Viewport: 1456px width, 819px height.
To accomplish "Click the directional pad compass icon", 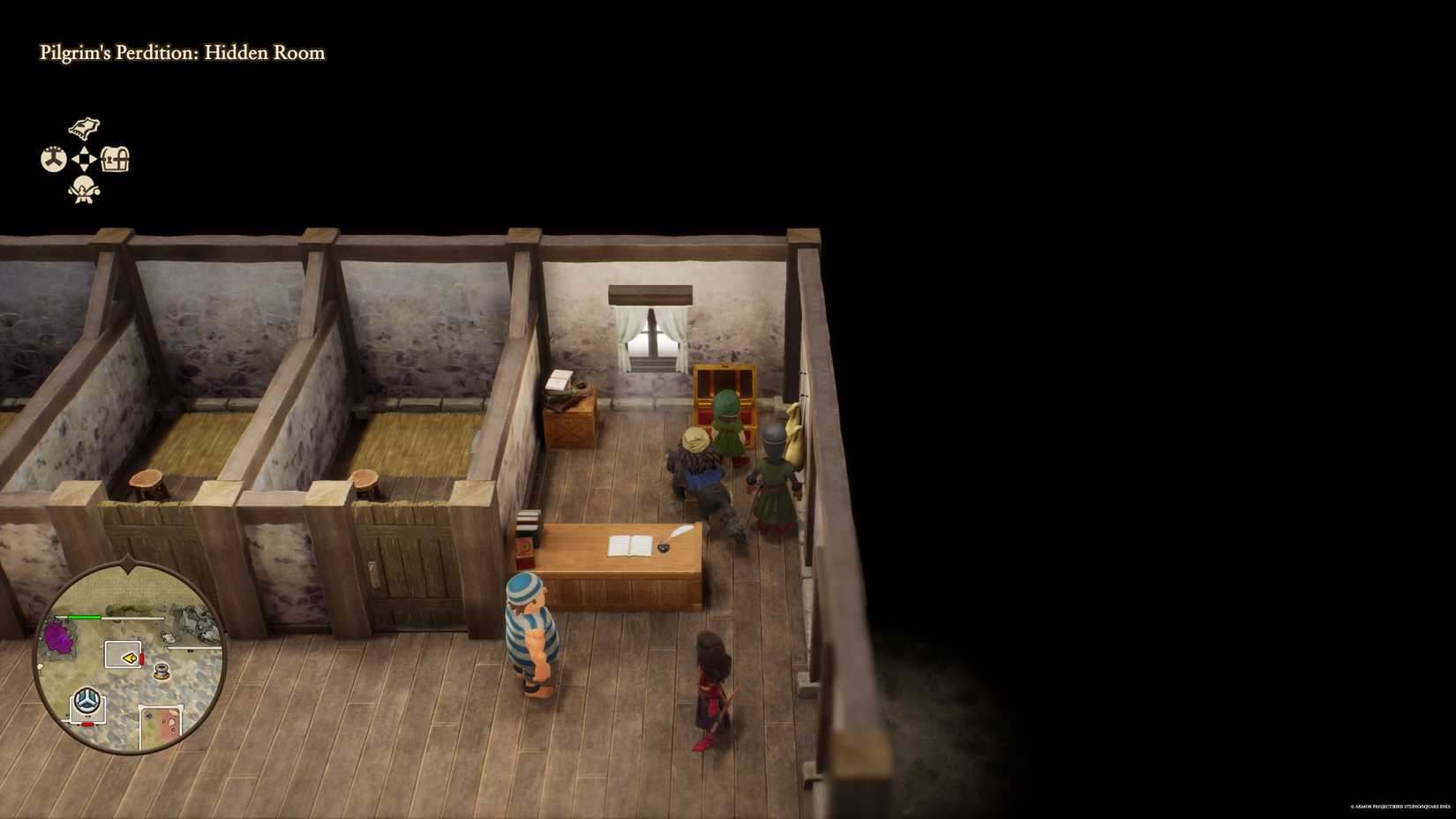I will point(84,159).
